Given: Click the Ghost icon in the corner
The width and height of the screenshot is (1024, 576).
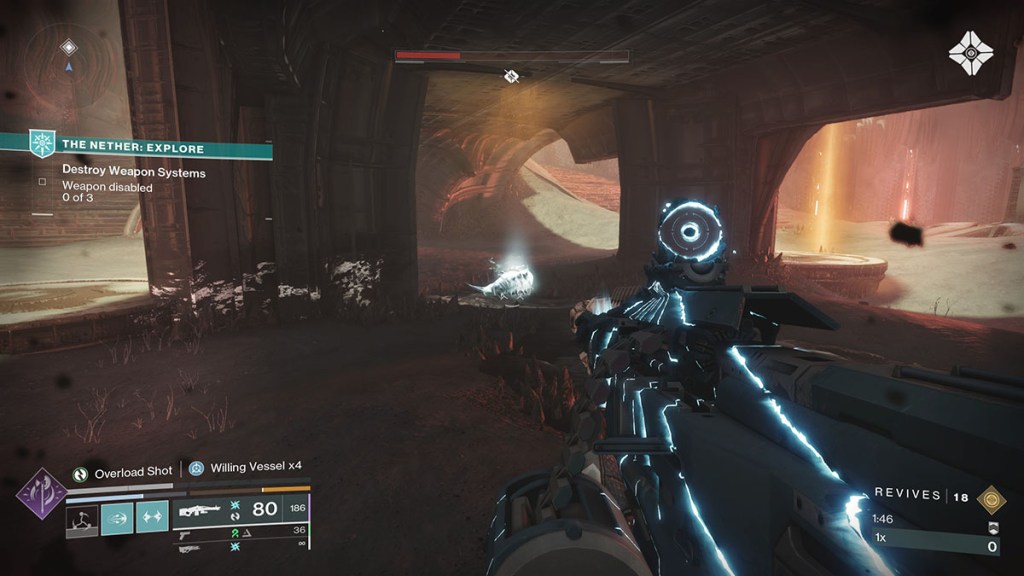Looking at the screenshot, I should [969, 52].
